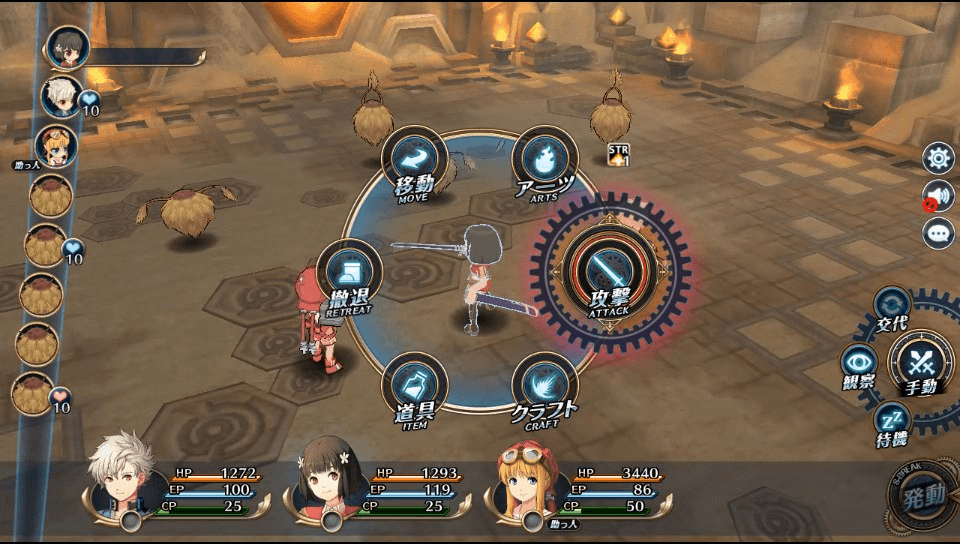Open the gear settings icon
This screenshot has width=960, height=544.
(938, 158)
